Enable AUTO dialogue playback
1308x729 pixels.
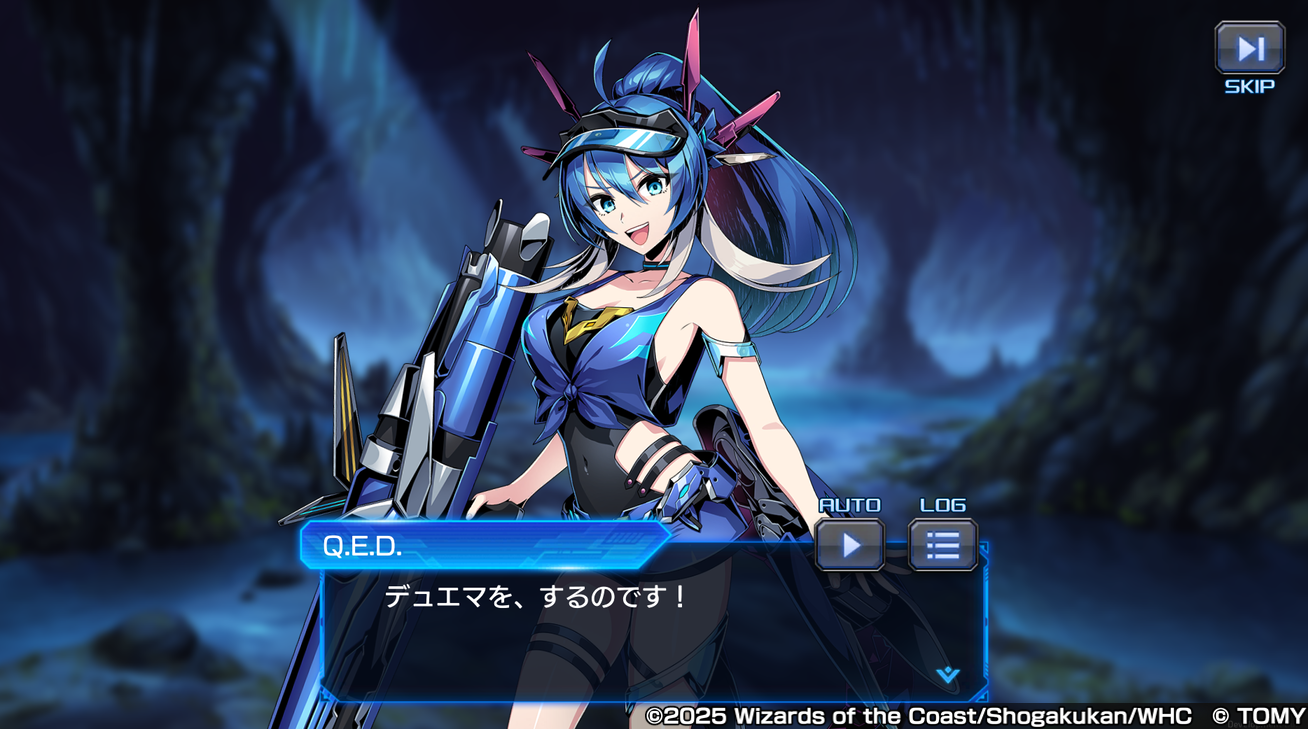[x=850, y=545]
